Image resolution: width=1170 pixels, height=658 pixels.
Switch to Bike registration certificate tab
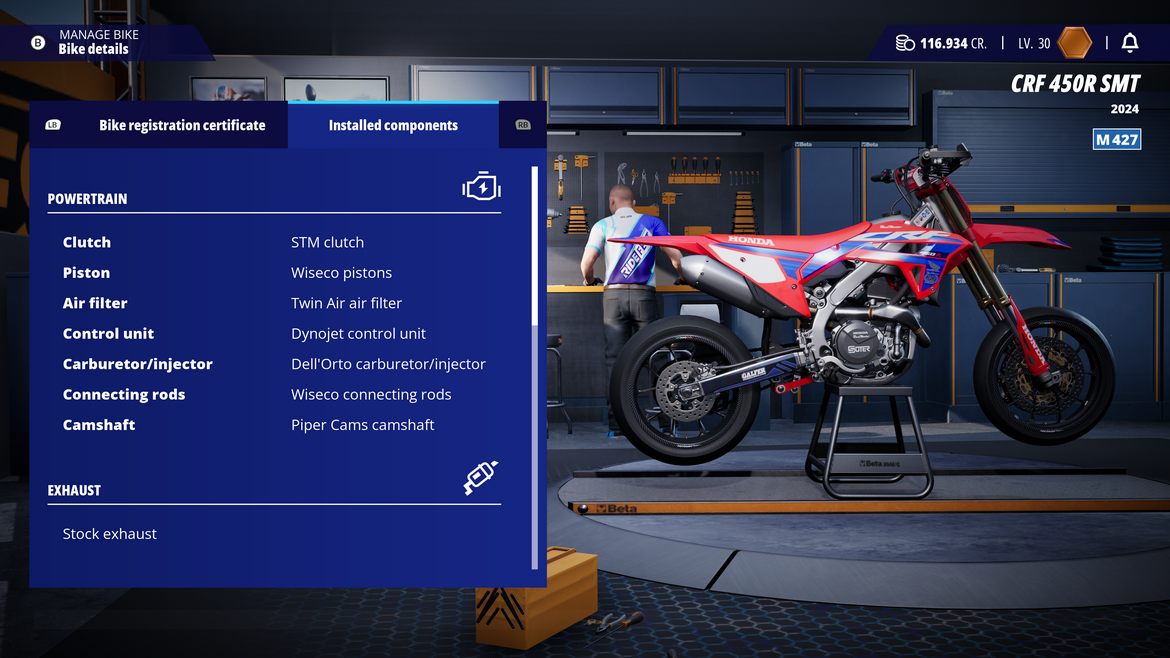click(x=181, y=125)
